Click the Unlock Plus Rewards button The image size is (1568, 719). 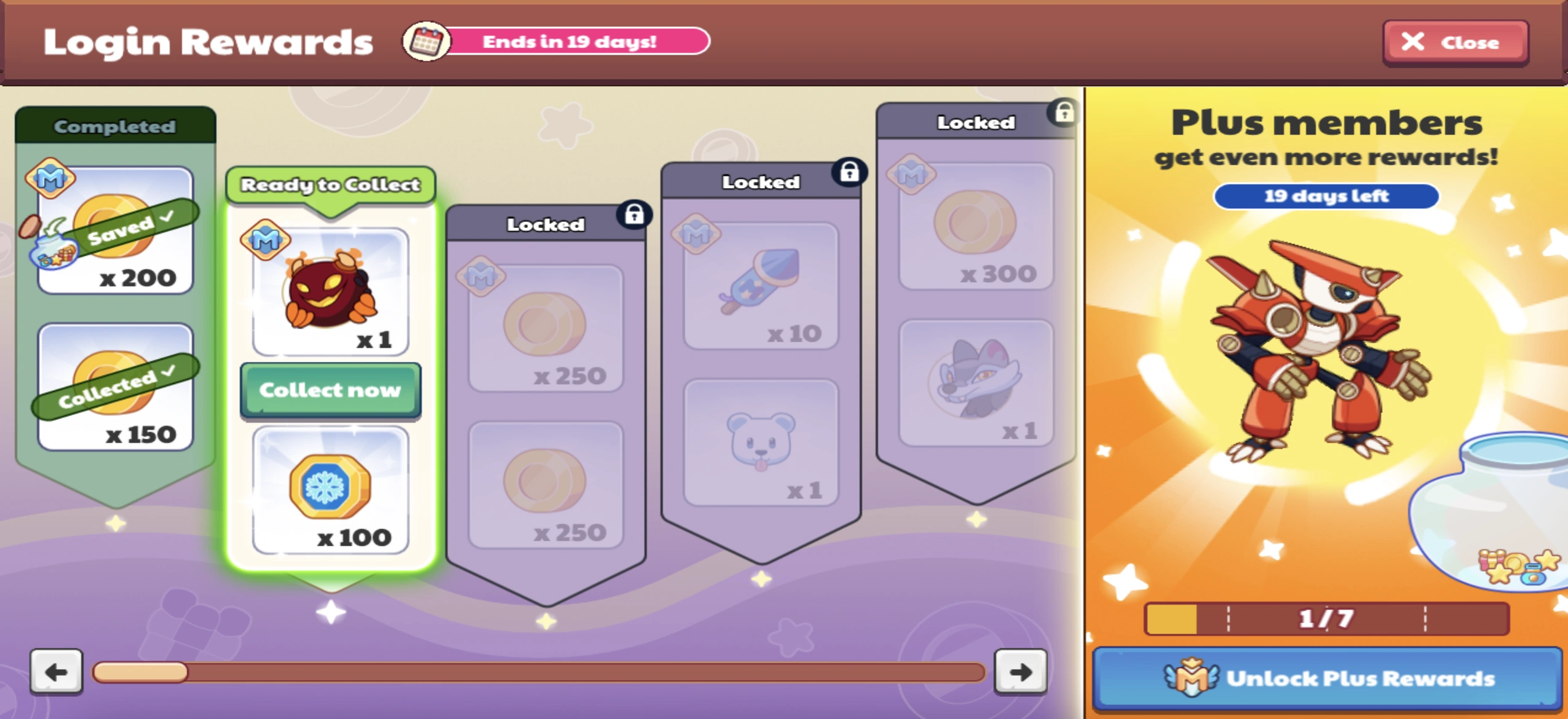[x=1326, y=678]
